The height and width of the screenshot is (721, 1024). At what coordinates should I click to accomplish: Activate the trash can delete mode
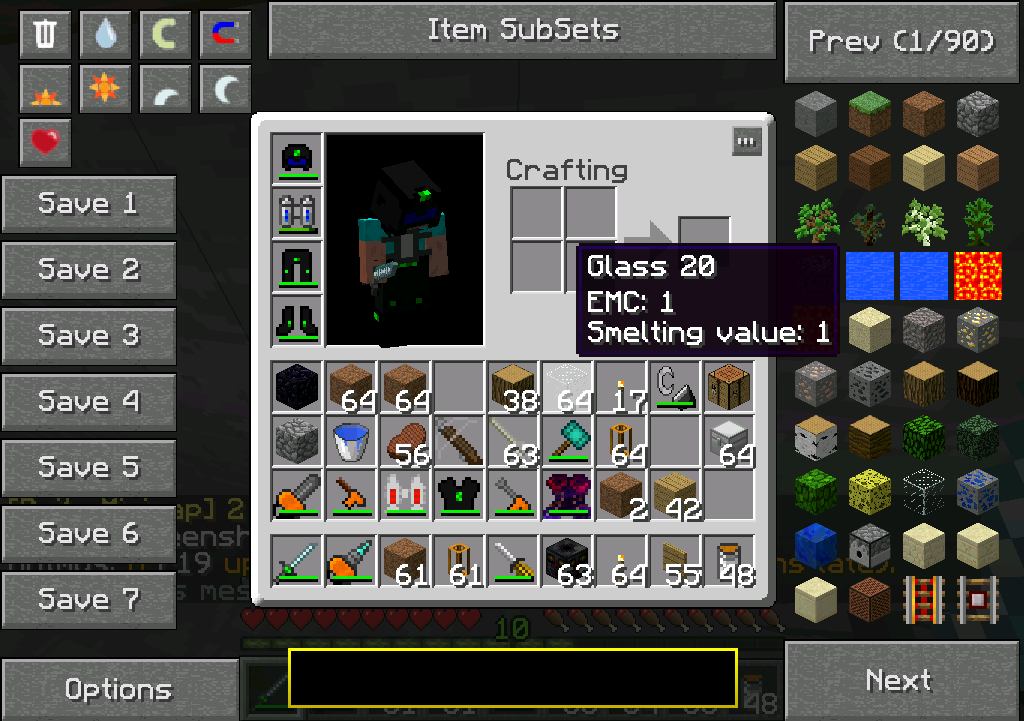45,35
